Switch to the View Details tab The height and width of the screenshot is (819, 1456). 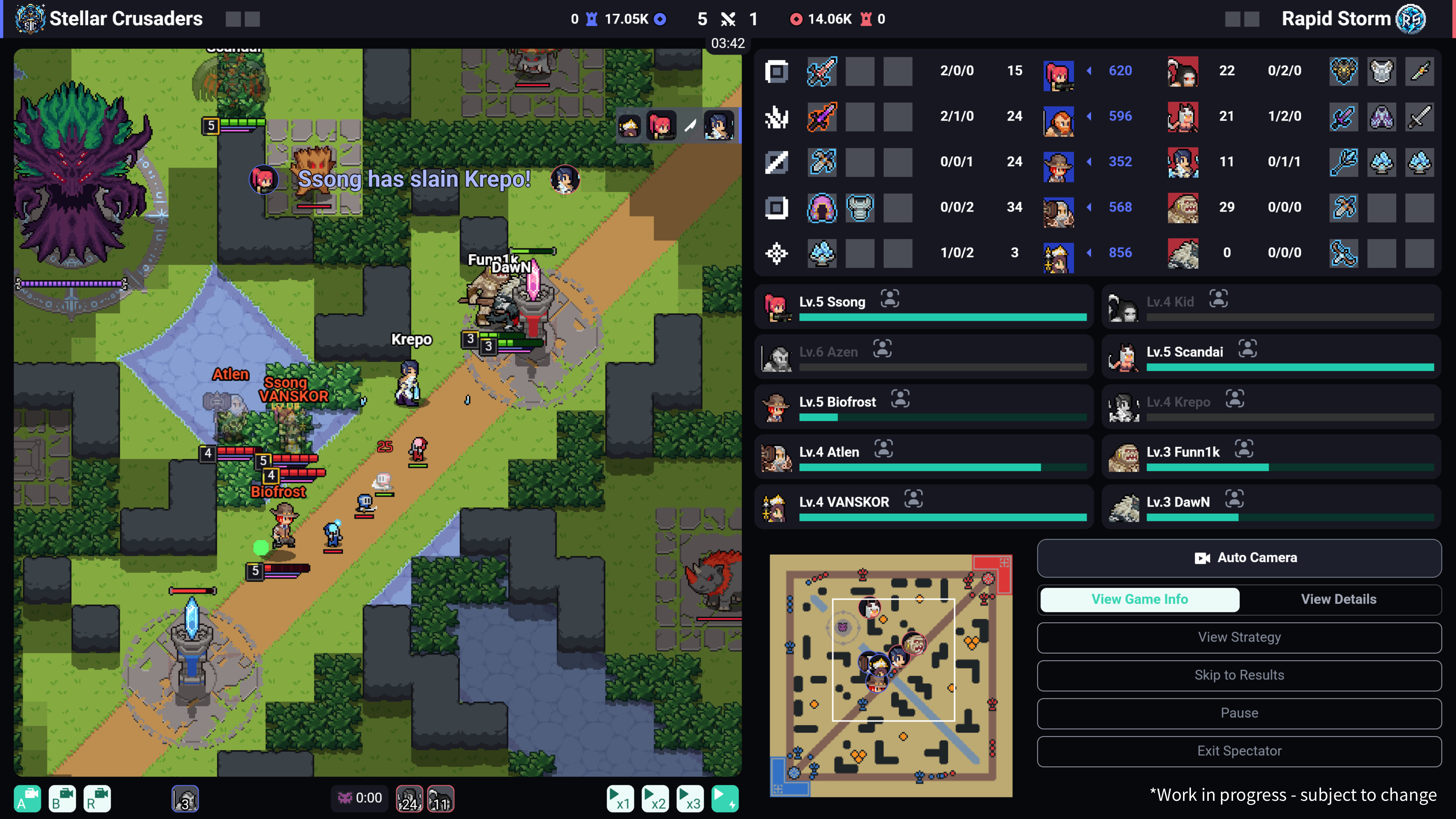[1338, 599]
